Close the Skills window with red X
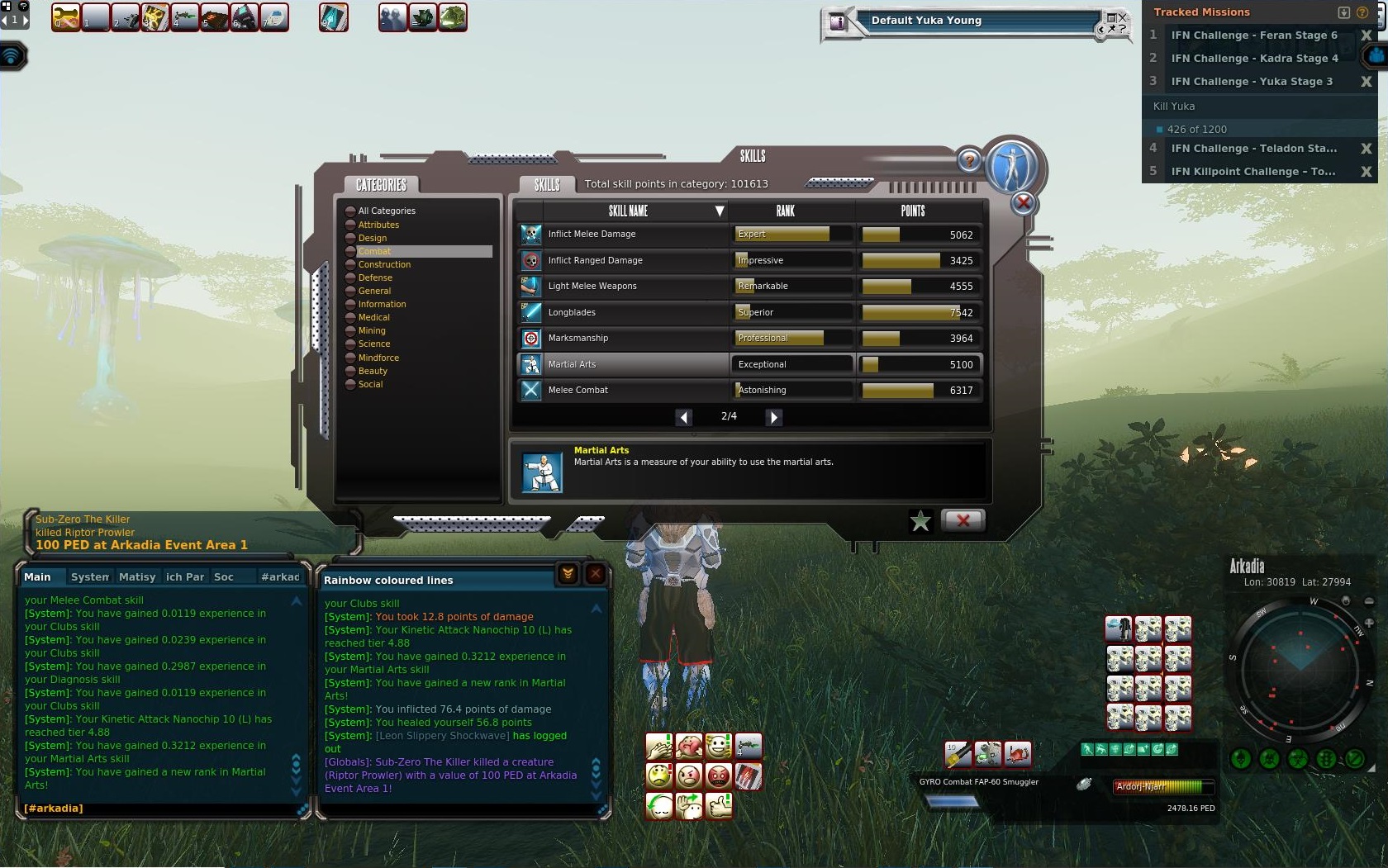1388x868 pixels. pyautogui.click(x=963, y=520)
